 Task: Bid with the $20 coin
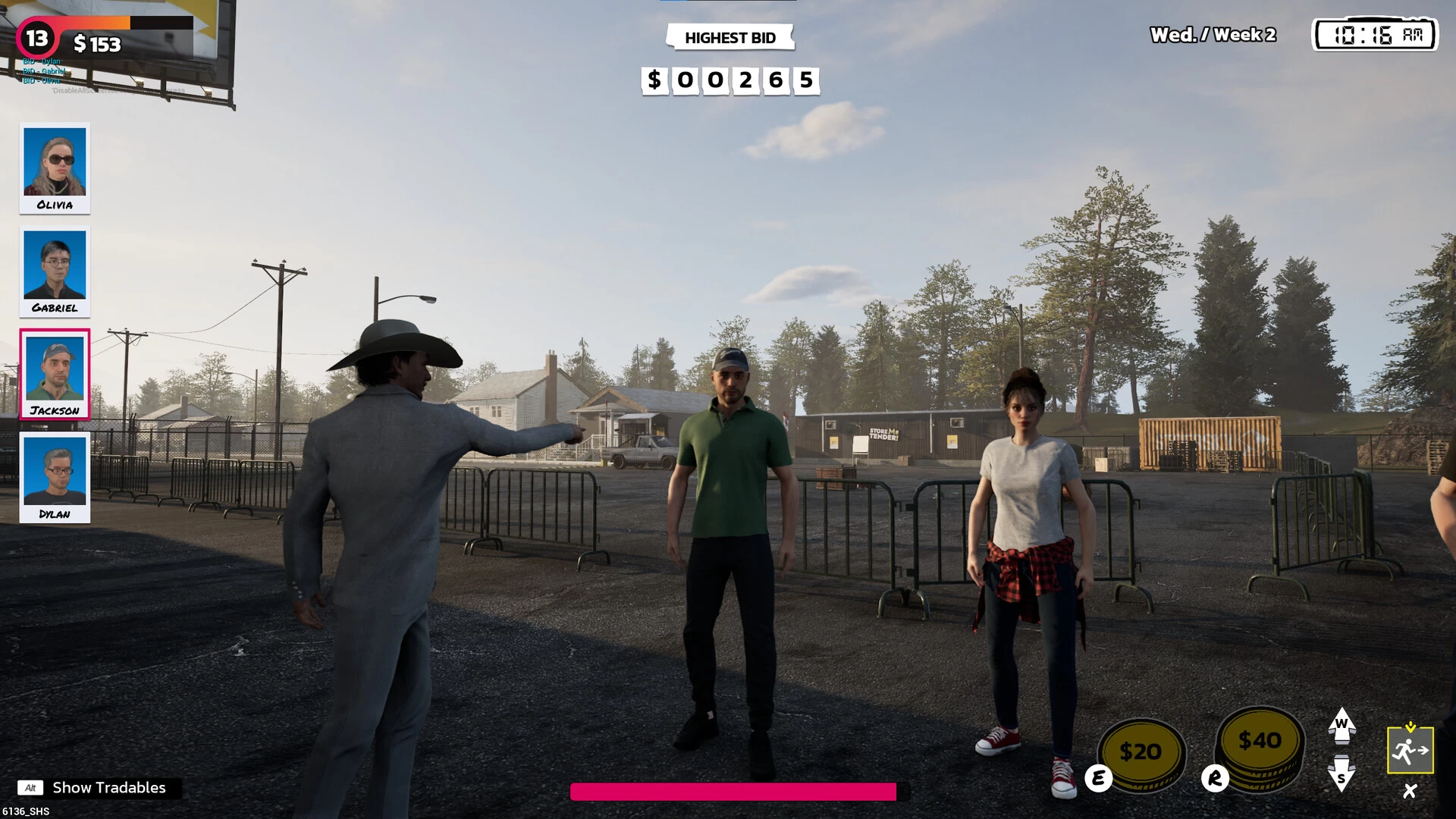[x=1141, y=752]
